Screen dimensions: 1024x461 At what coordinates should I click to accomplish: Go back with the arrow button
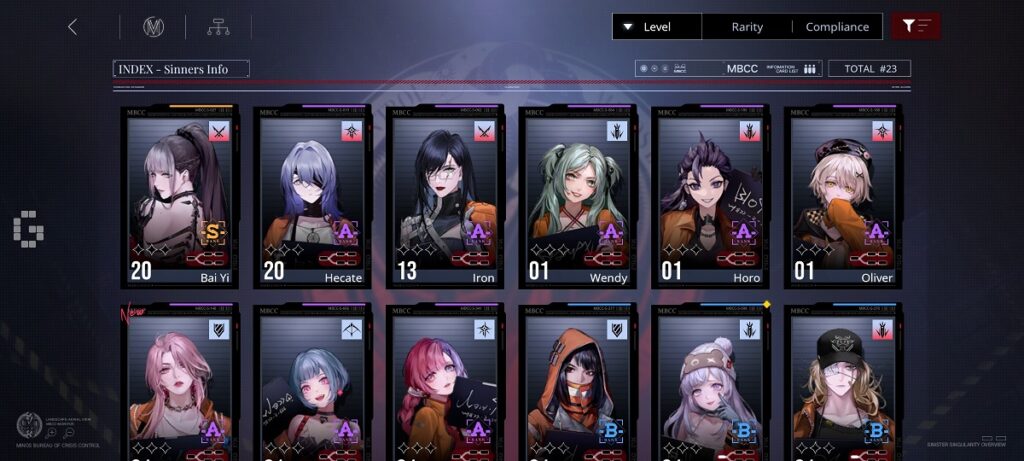coord(72,27)
